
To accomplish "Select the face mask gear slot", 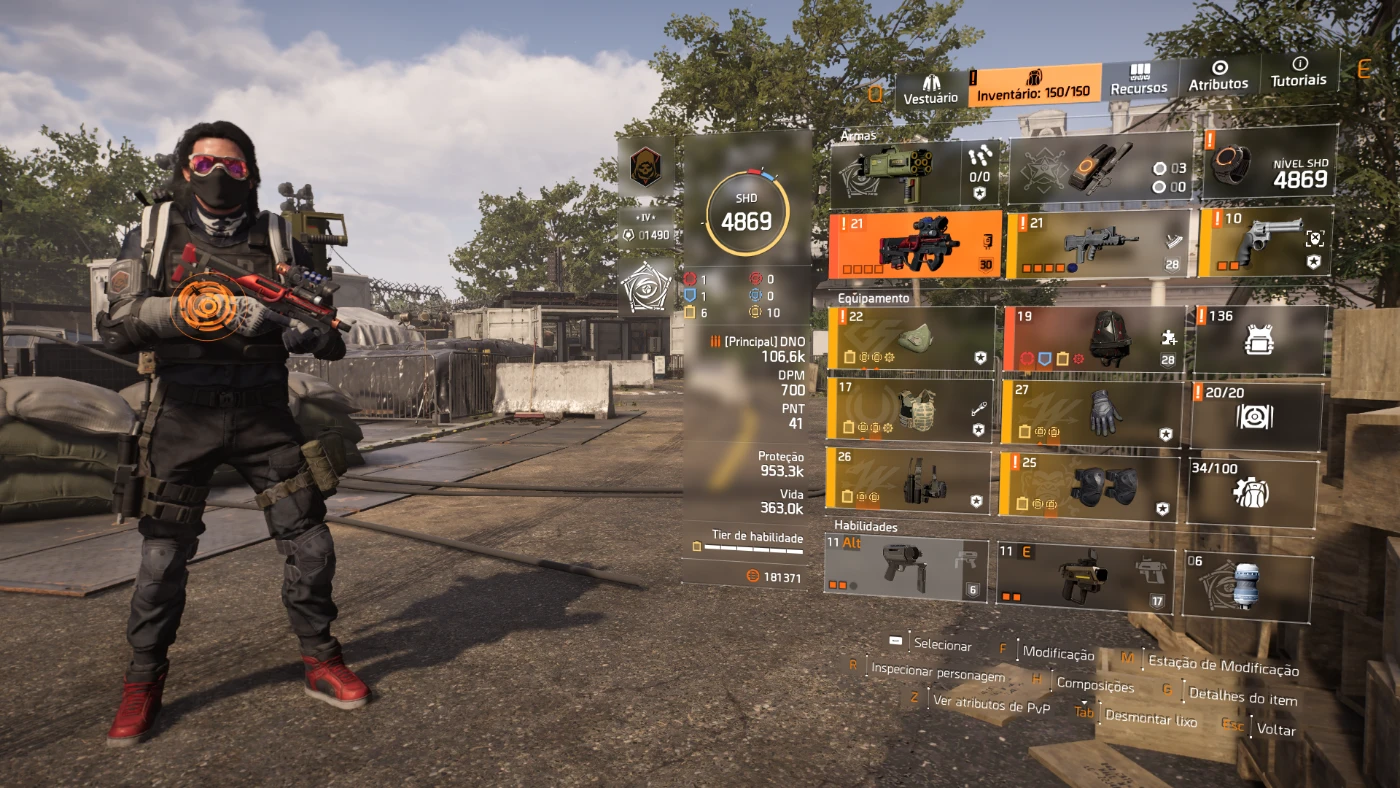I will pyautogui.click(x=911, y=340).
